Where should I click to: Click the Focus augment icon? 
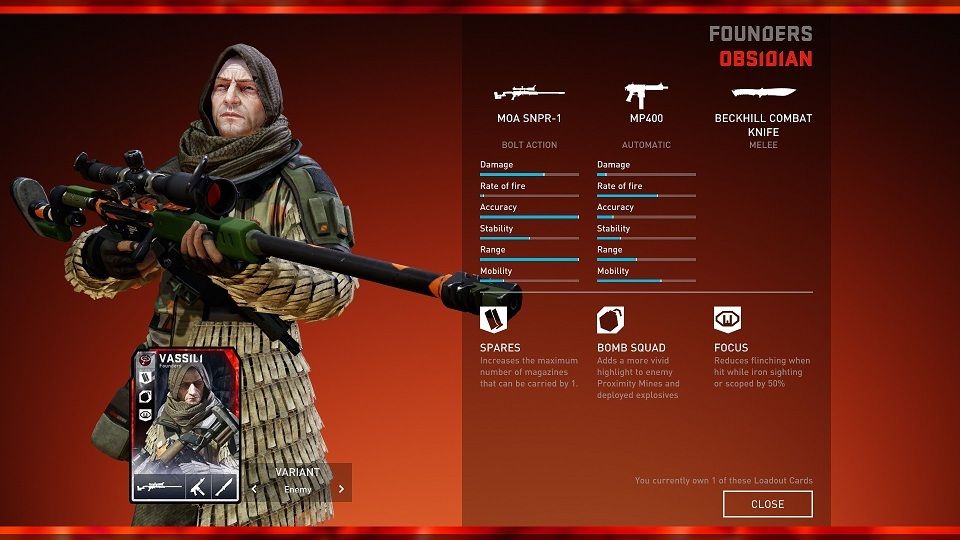pyautogui.click(x=727, y=320)
